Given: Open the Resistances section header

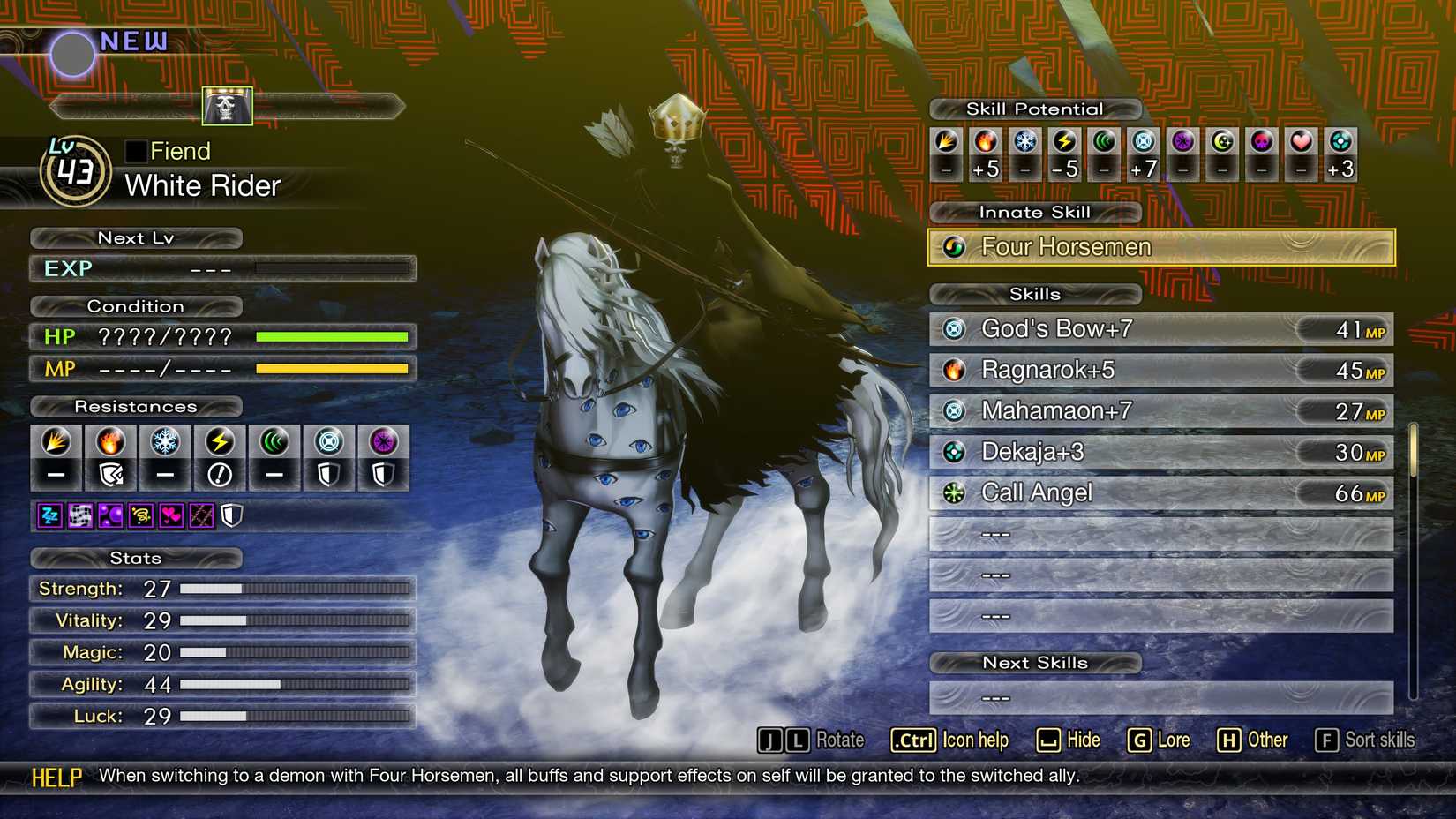Looking at the screenshot, I should coord(136,407).
